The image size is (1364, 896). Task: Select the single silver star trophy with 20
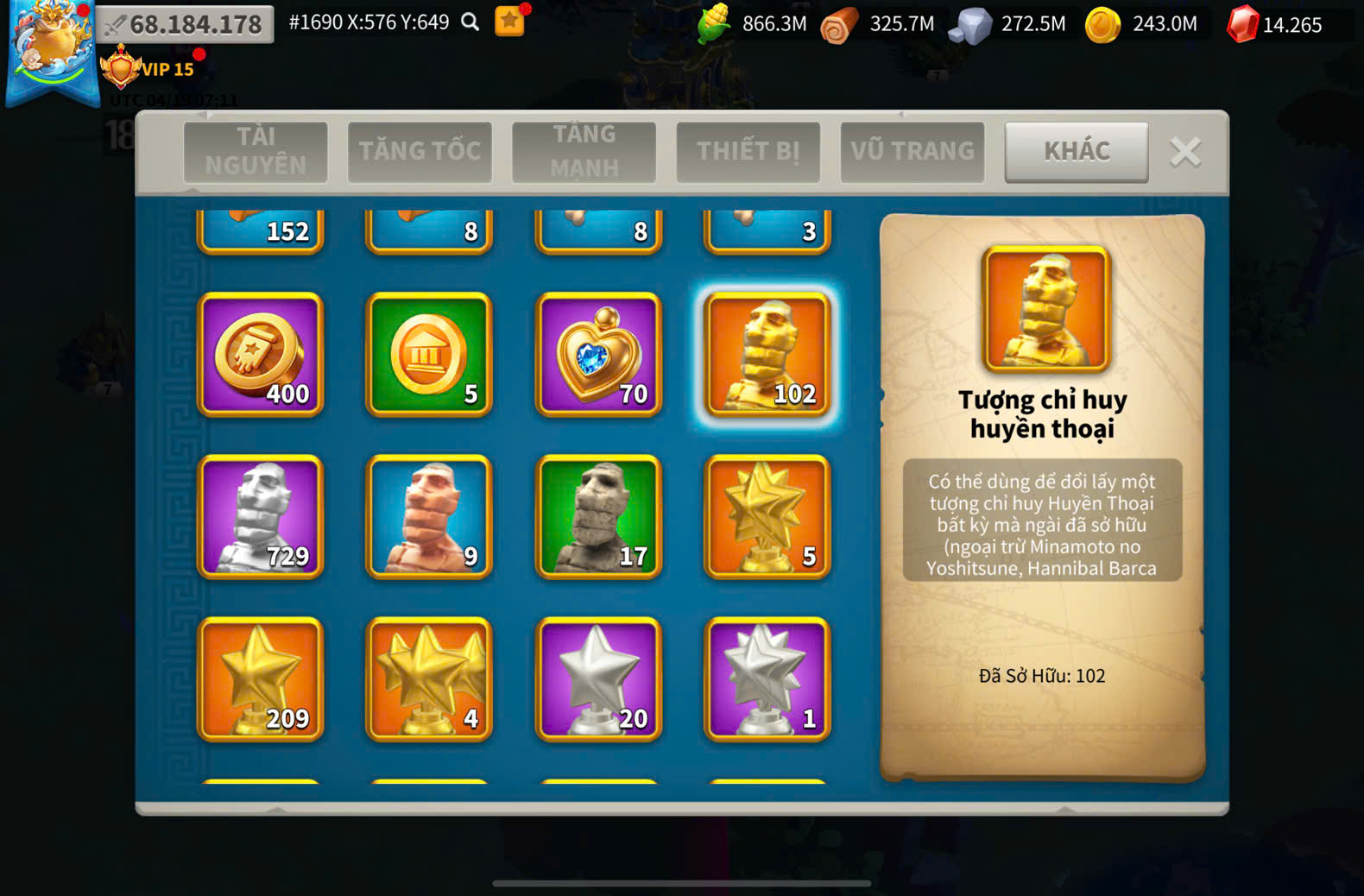tap(598, 678)
